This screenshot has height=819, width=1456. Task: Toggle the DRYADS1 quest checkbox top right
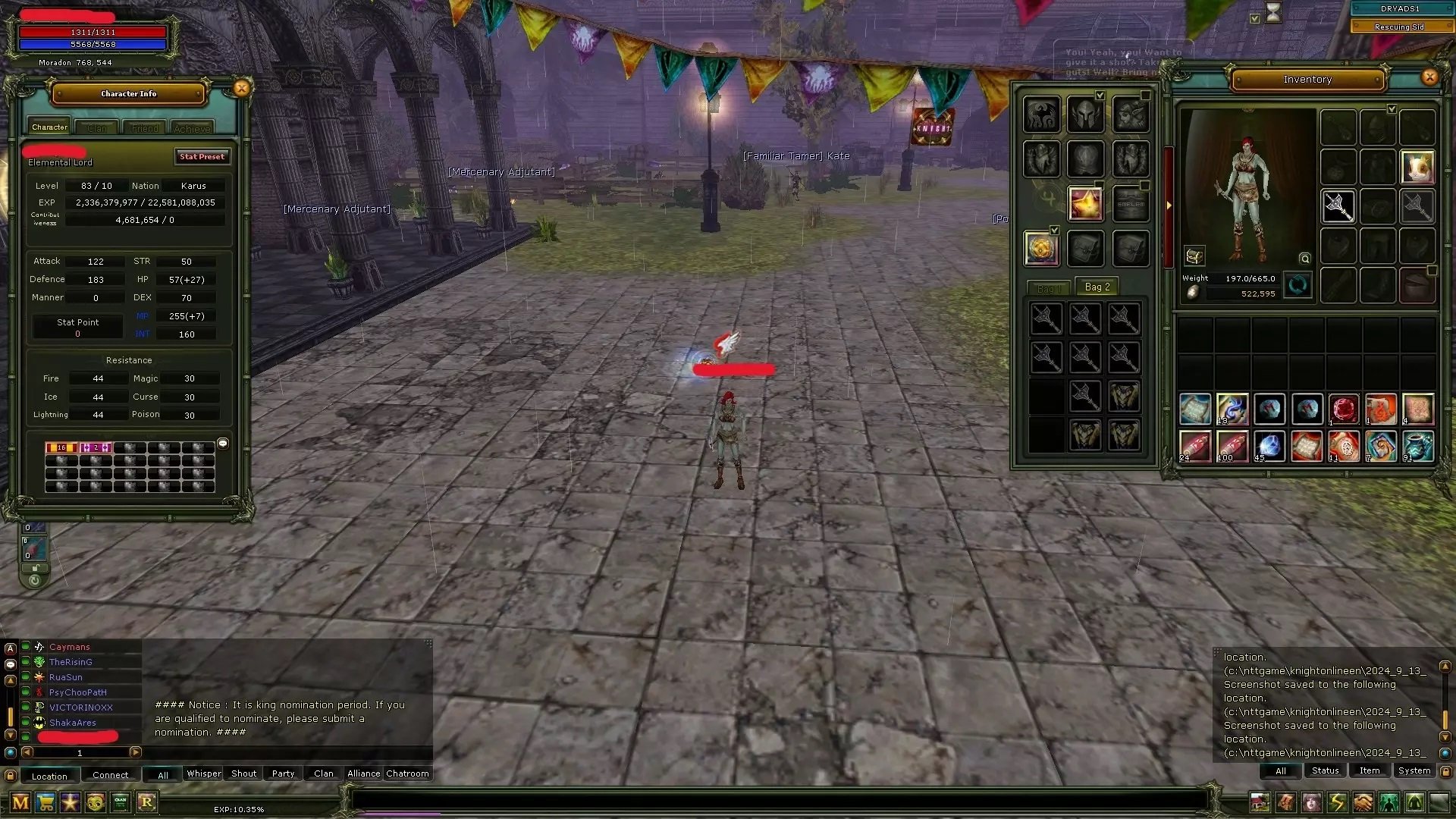(x=1255, y=18)
